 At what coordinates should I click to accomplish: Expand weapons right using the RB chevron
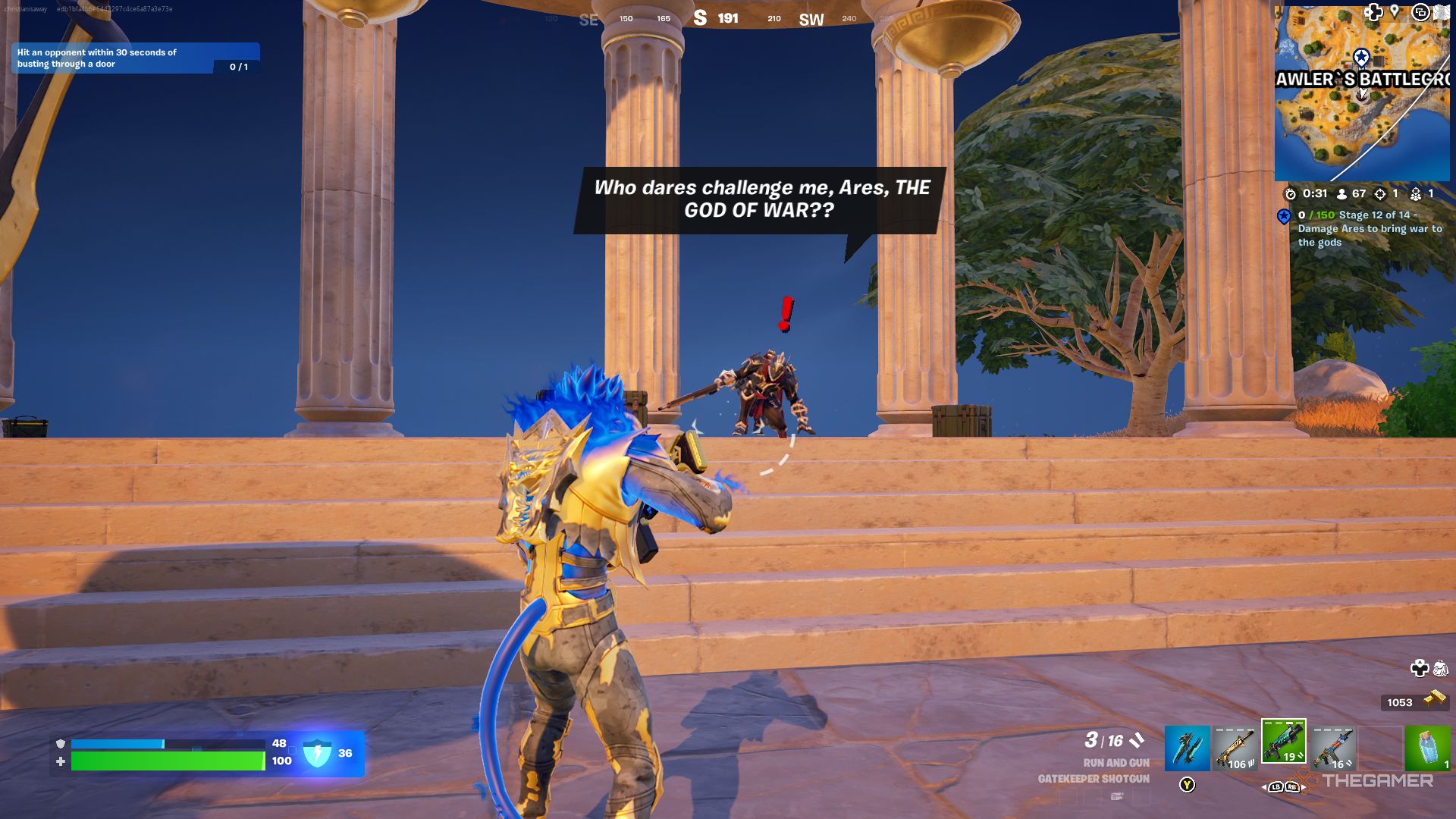coord(1294,787)
